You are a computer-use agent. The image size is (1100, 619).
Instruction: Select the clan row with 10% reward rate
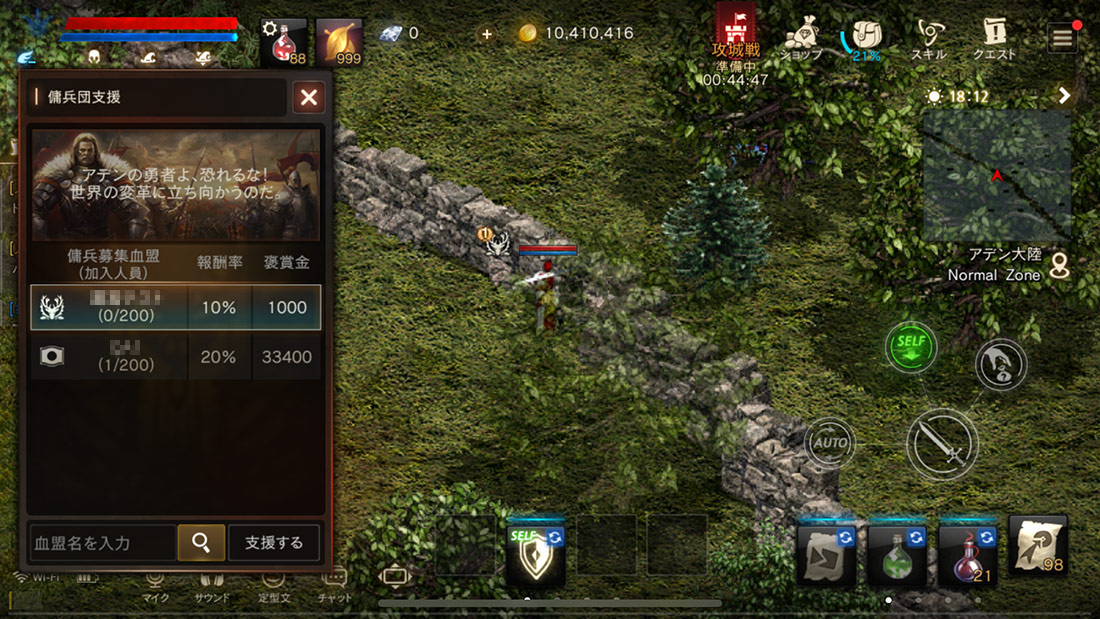tap(176, 307)
